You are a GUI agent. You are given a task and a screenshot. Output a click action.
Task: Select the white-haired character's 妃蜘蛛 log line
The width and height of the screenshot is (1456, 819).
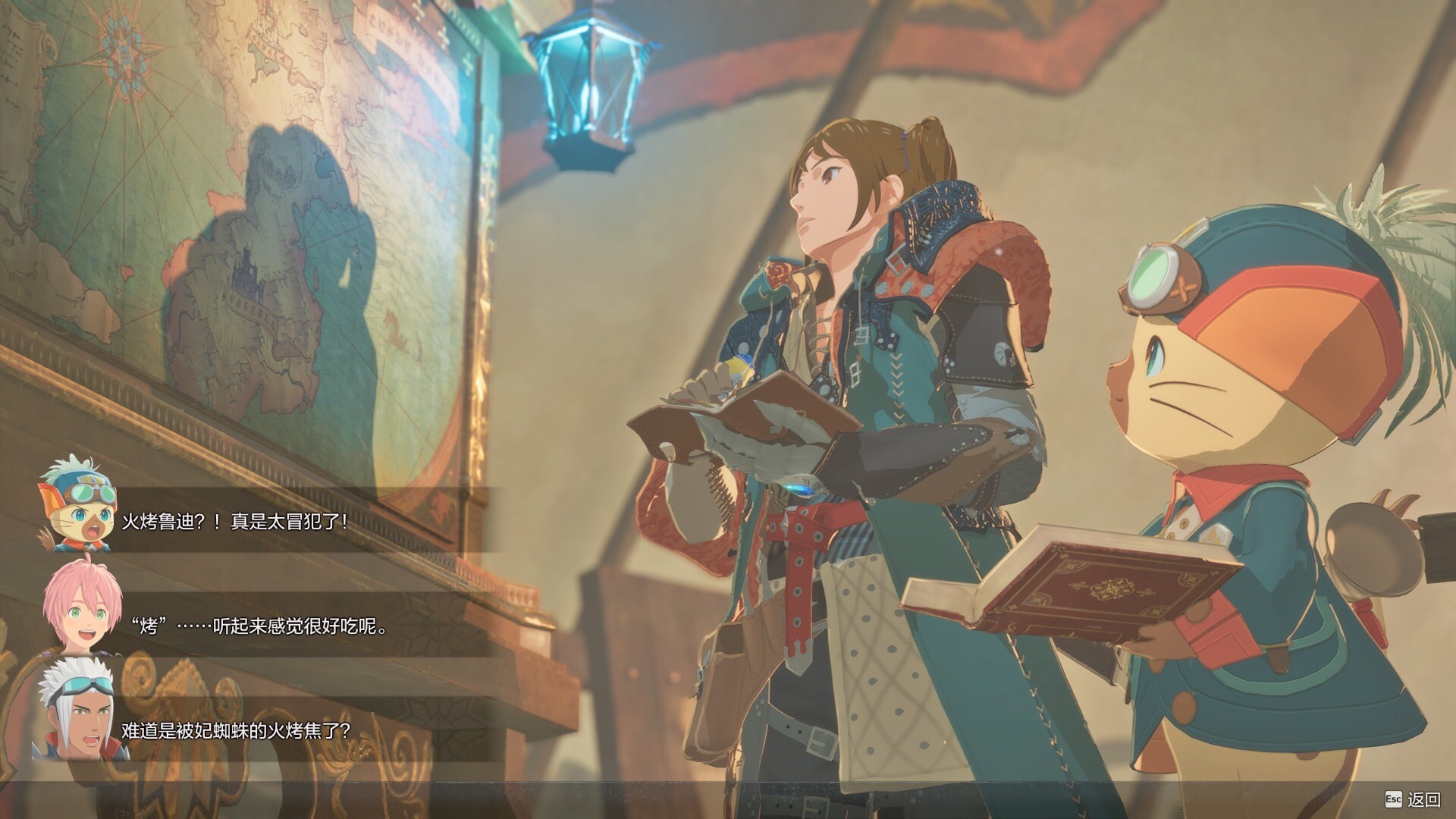(x=237, y=731)
